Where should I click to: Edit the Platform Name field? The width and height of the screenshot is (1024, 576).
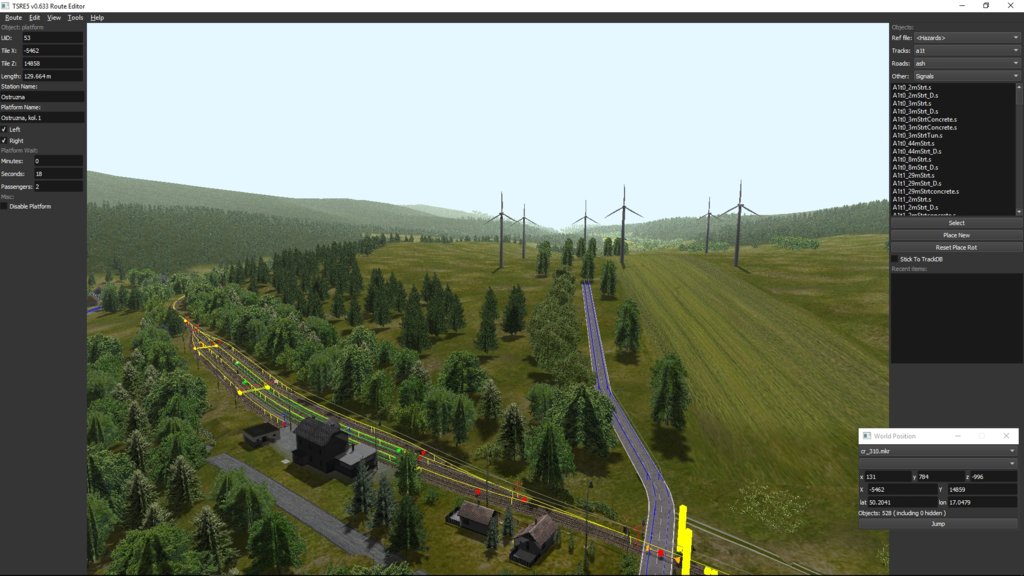(x=42, y=117)
